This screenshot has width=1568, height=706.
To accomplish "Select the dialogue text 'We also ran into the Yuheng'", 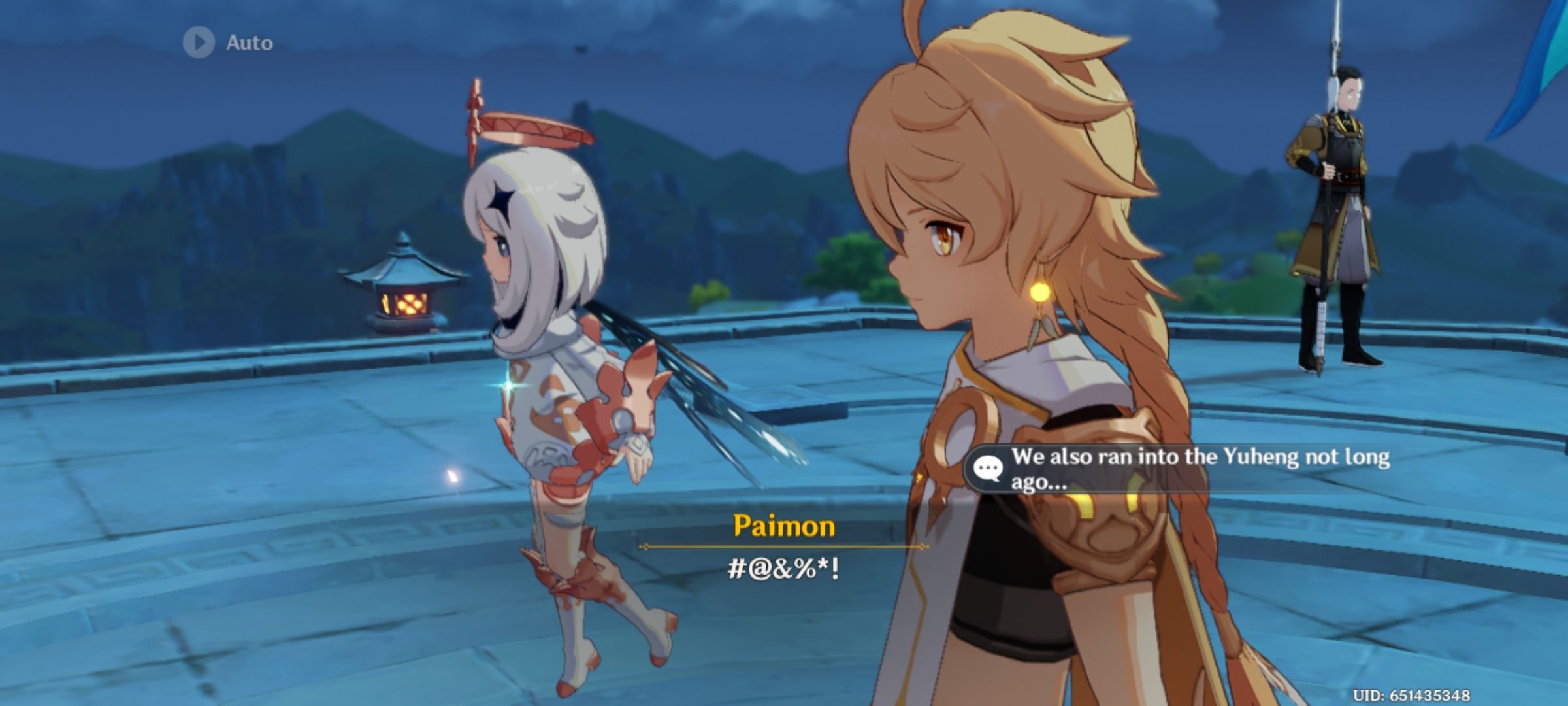I will pyautogui.click(x=1176, y=458).
